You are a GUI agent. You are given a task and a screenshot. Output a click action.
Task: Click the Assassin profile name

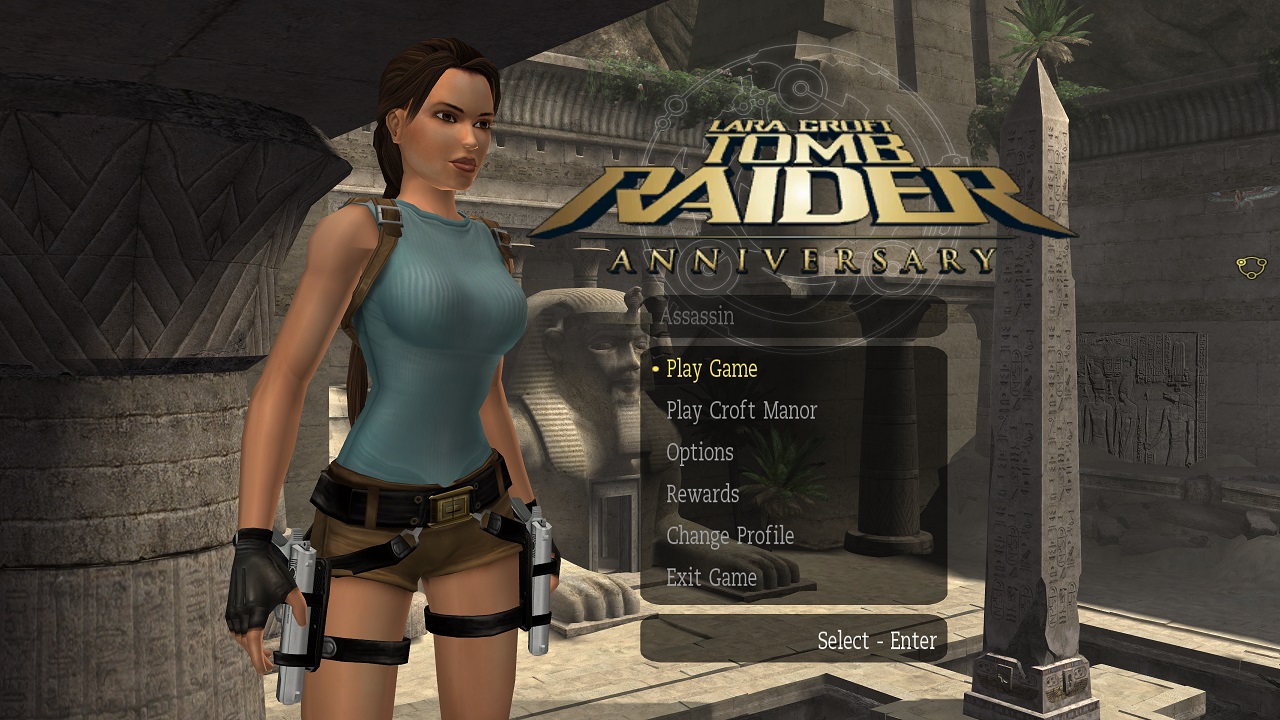point(697,317)
